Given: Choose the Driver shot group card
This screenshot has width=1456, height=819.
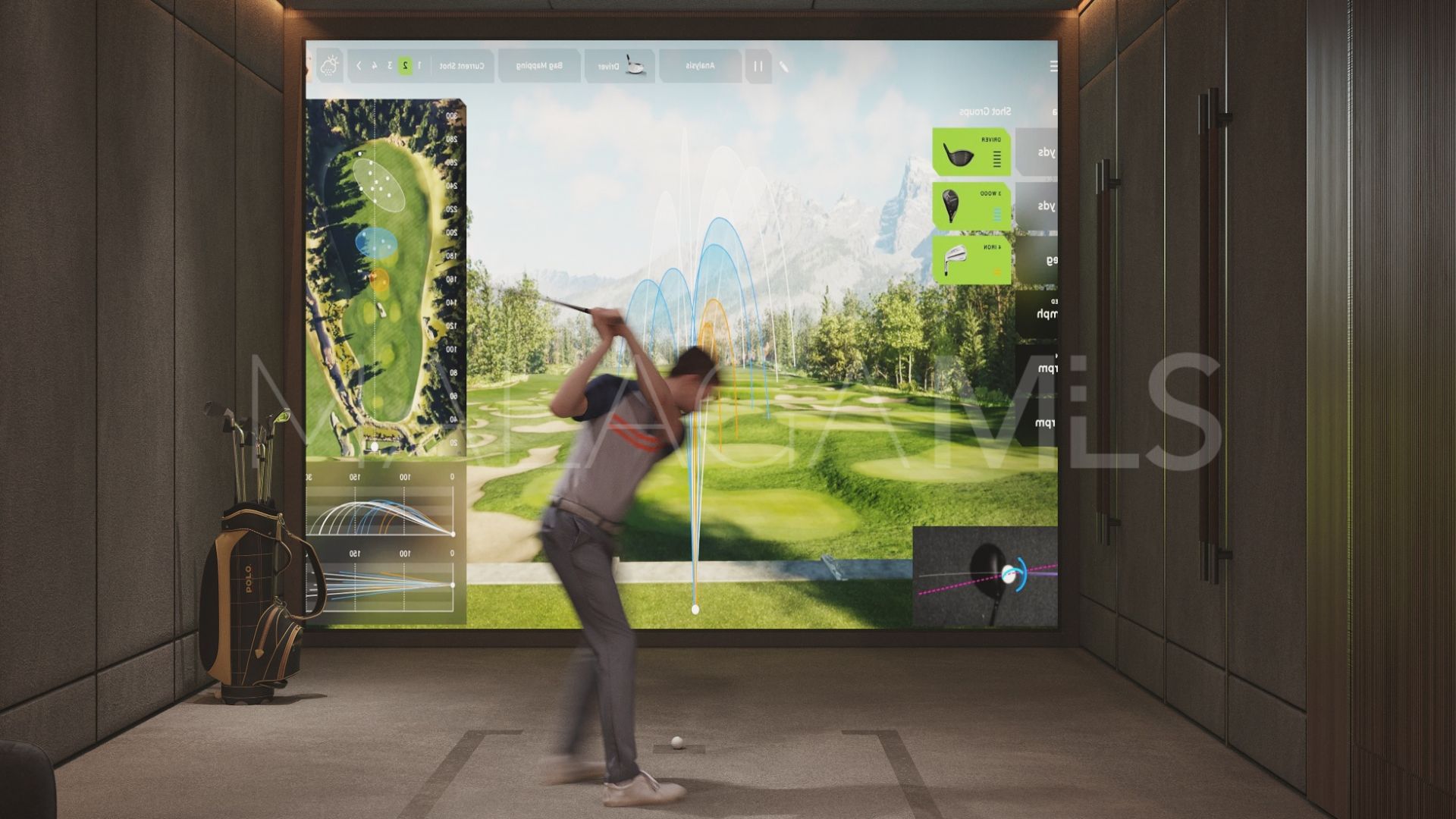Looking at the screenshot, I should point(971,152).
